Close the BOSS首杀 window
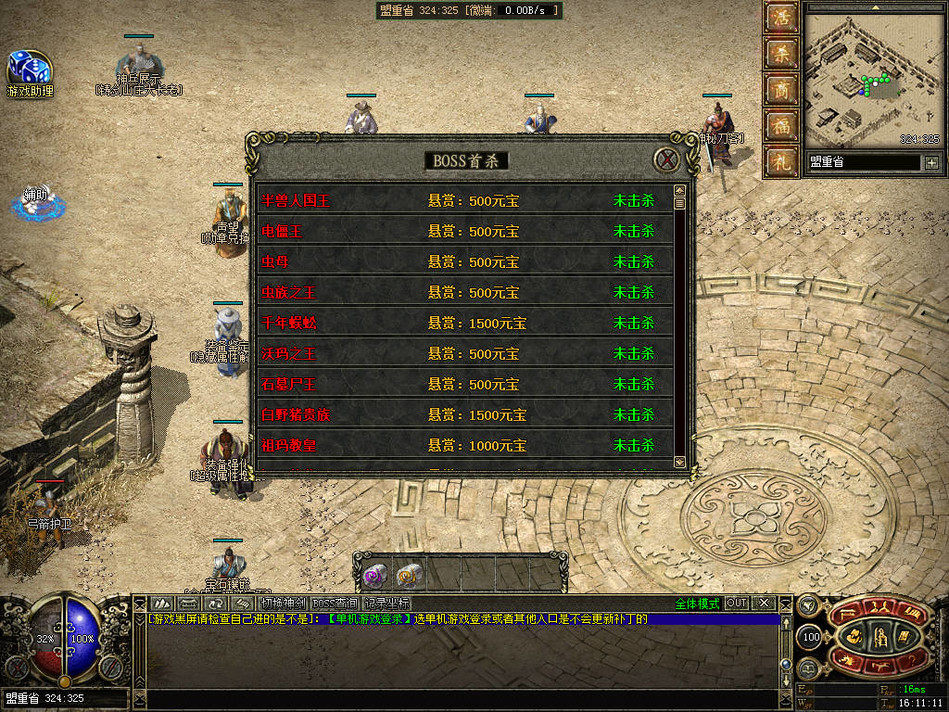The image size is (949, 712). [x=666, y=159]
